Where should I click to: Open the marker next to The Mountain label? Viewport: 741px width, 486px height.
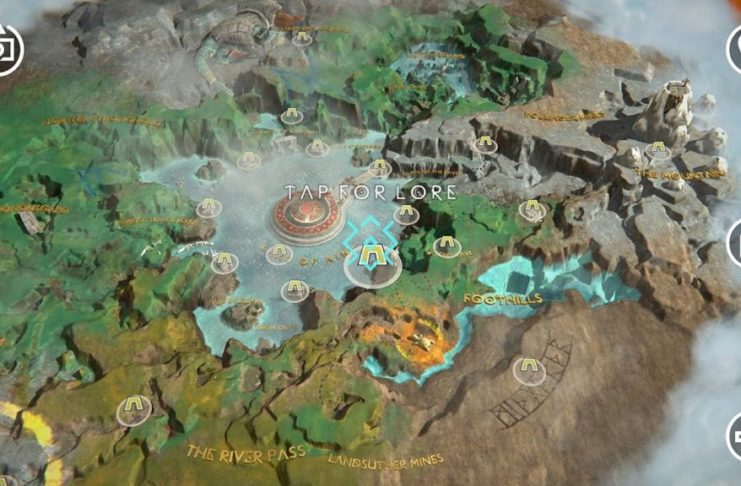[657, 151]
